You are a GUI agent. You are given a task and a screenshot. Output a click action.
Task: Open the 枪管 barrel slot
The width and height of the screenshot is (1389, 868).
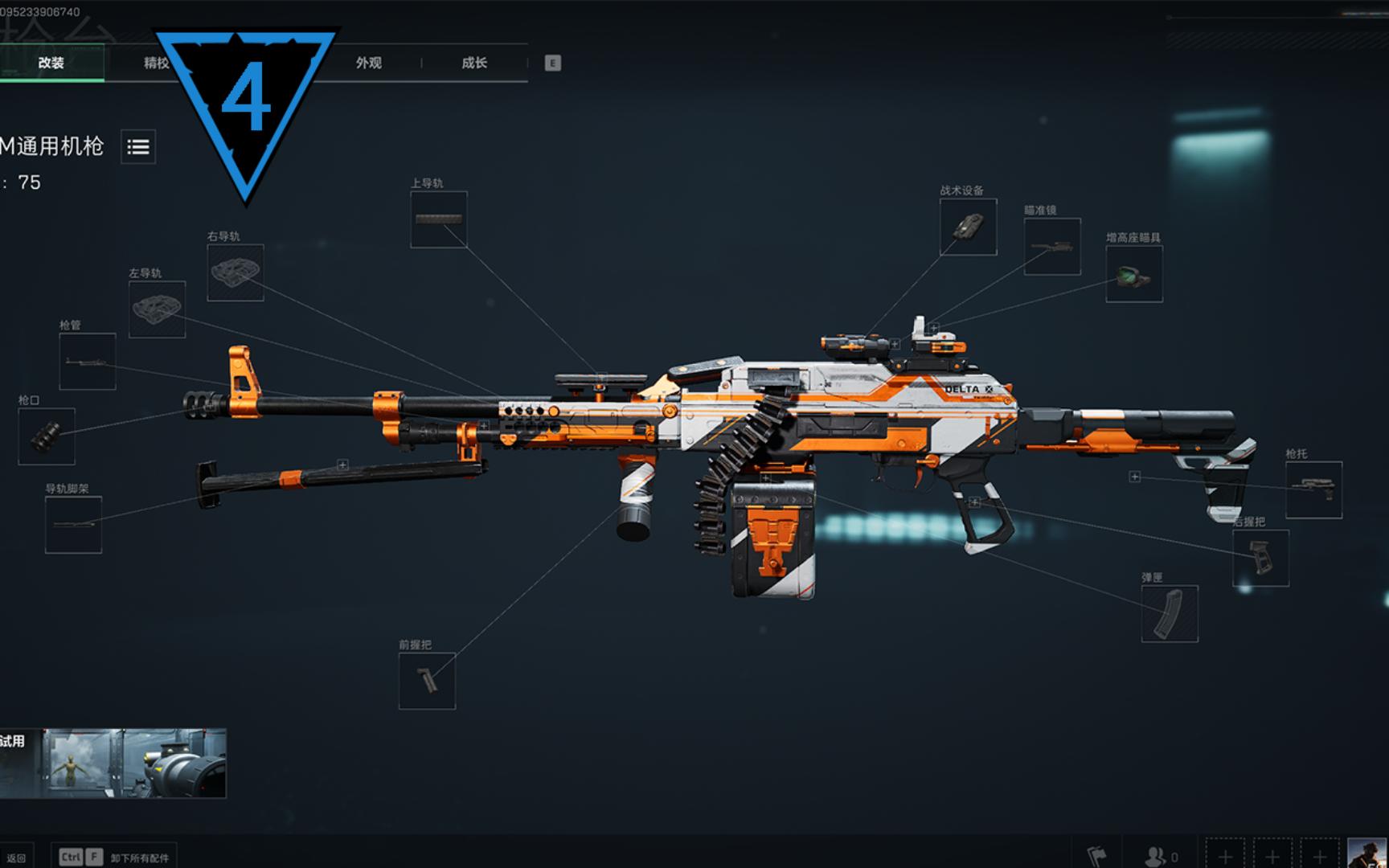(x=88, y=362)
